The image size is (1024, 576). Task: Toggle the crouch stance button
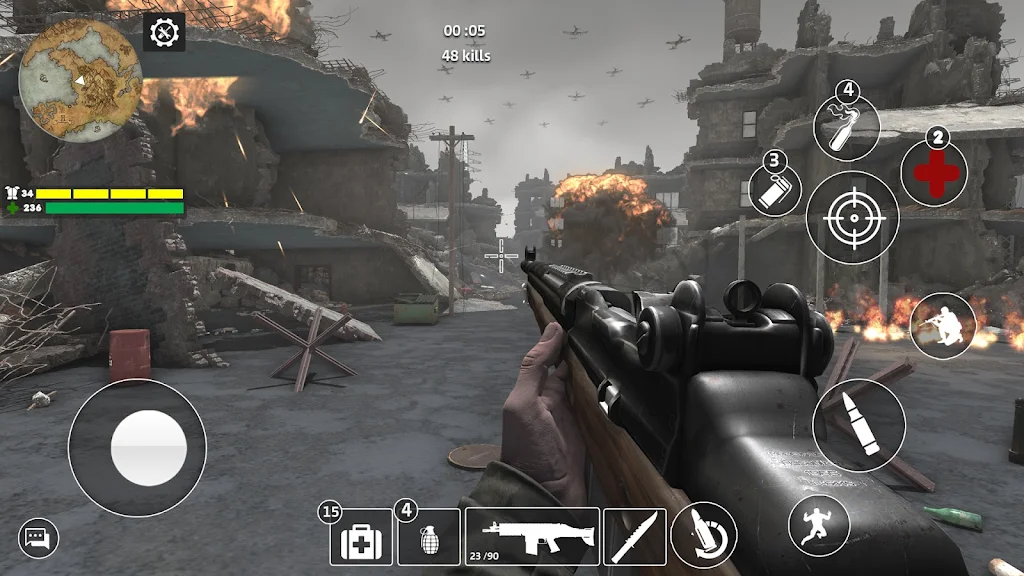tap(942, 326)
